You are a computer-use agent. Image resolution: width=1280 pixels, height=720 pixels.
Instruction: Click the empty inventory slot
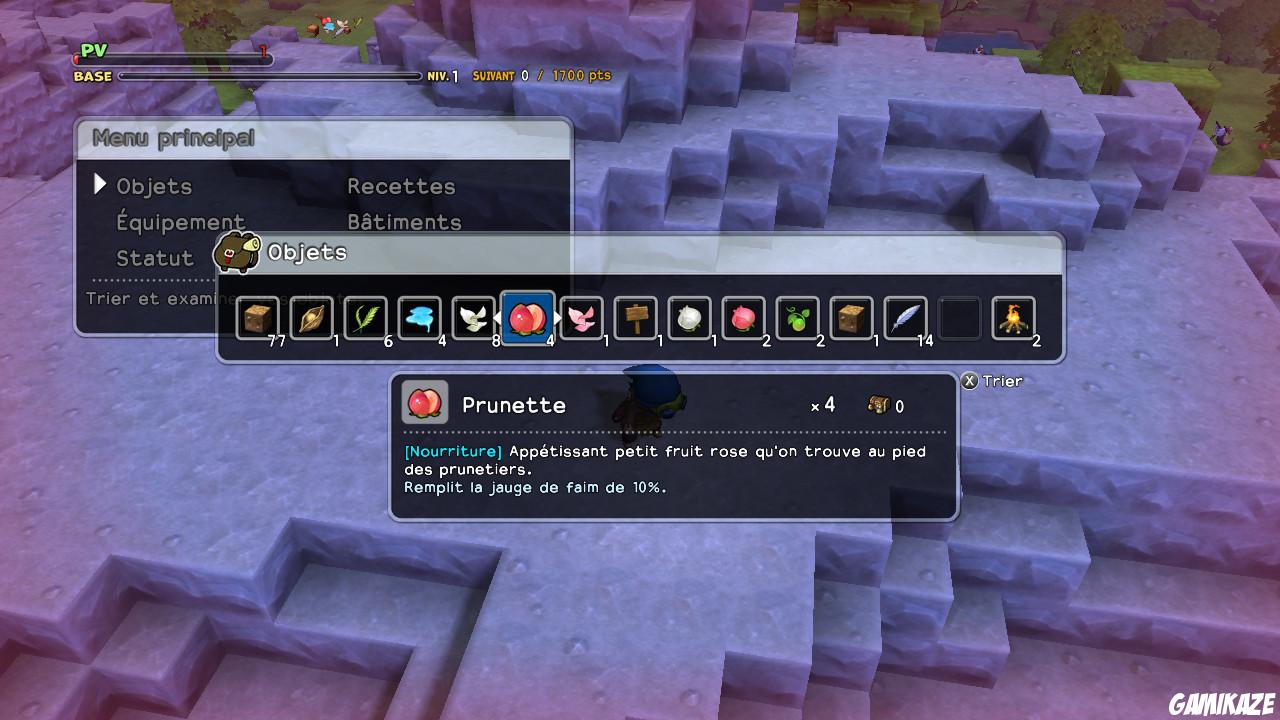point(959,316)
